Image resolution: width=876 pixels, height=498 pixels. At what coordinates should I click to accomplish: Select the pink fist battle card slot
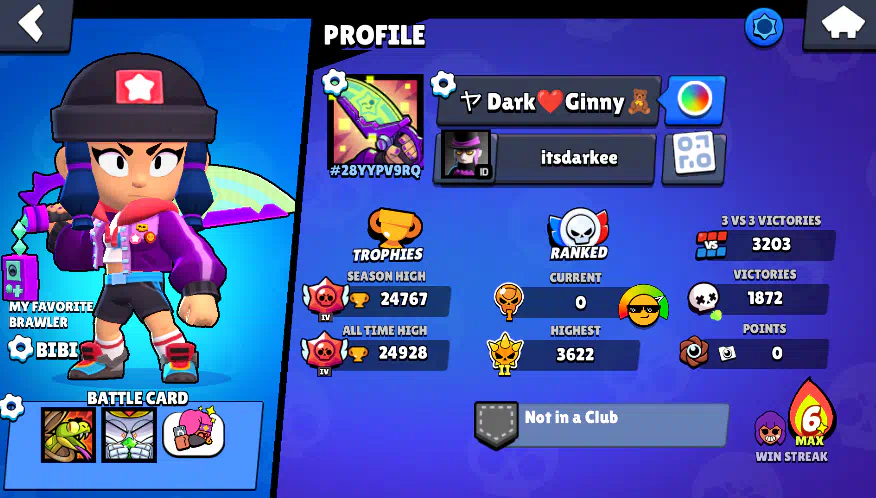pos(193,433)
